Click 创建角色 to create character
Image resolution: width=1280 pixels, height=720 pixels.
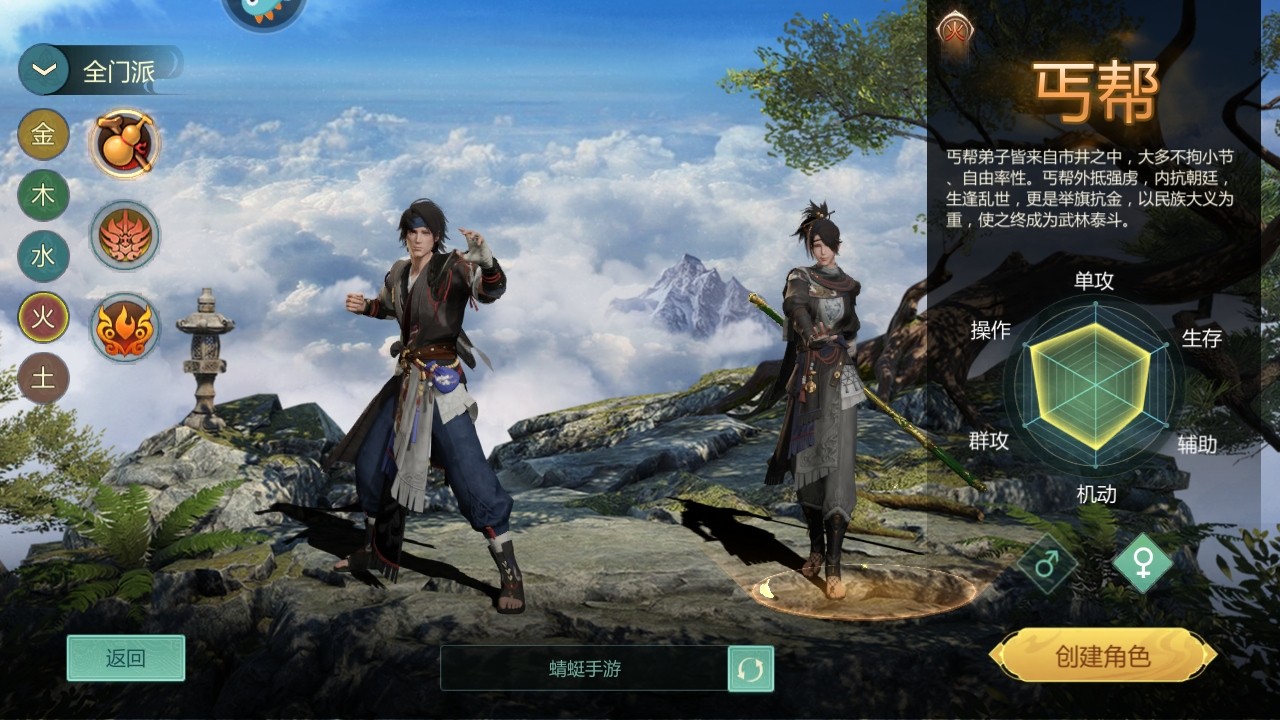(1103, 656)
